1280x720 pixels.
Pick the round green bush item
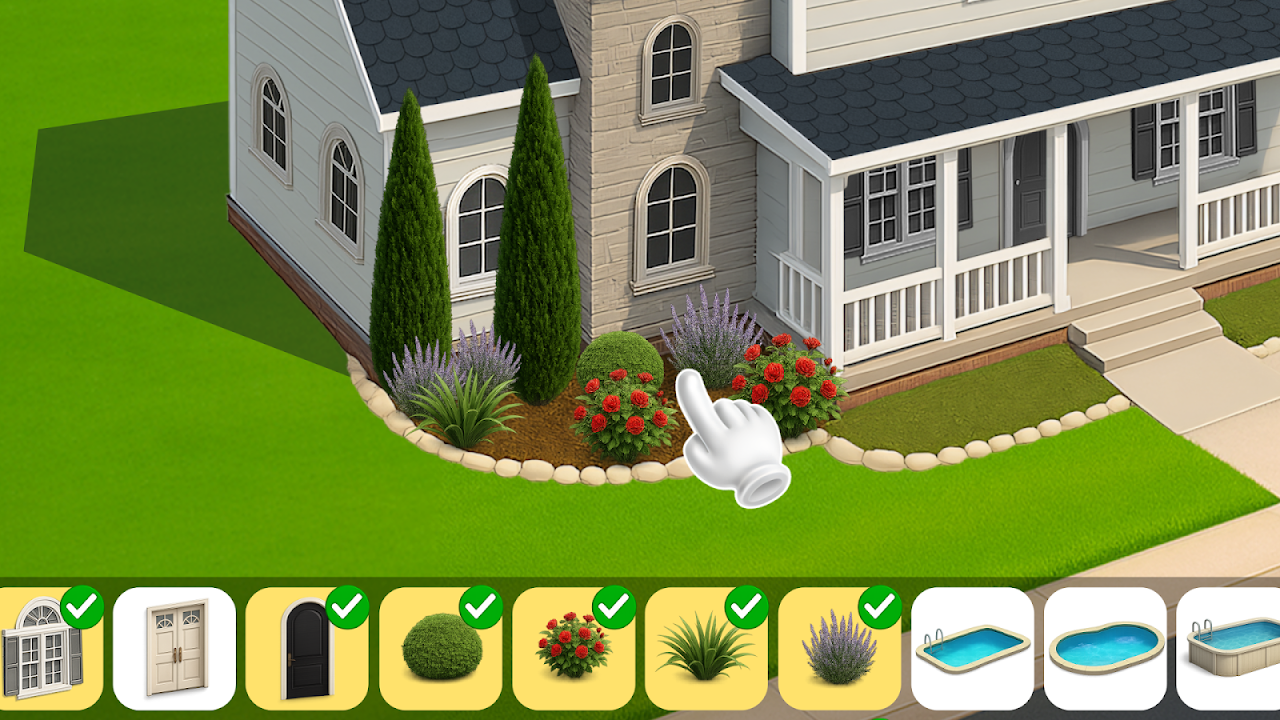[x=441, y=648]
